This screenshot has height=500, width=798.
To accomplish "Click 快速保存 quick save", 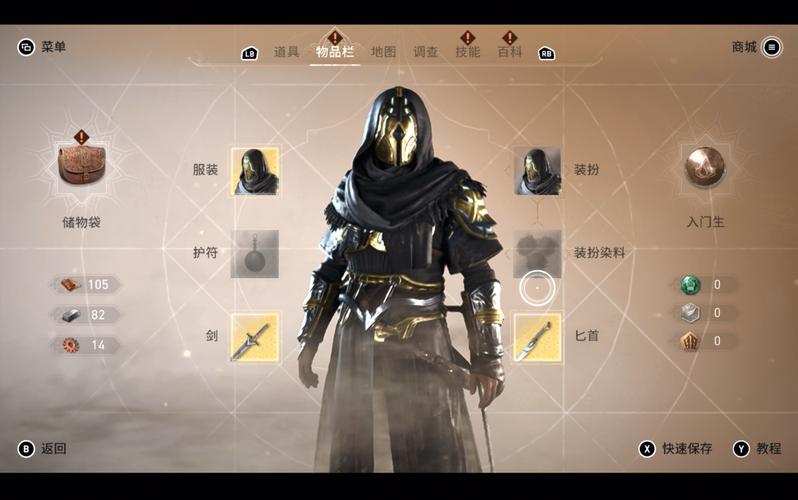I will (x=676, y=449).
